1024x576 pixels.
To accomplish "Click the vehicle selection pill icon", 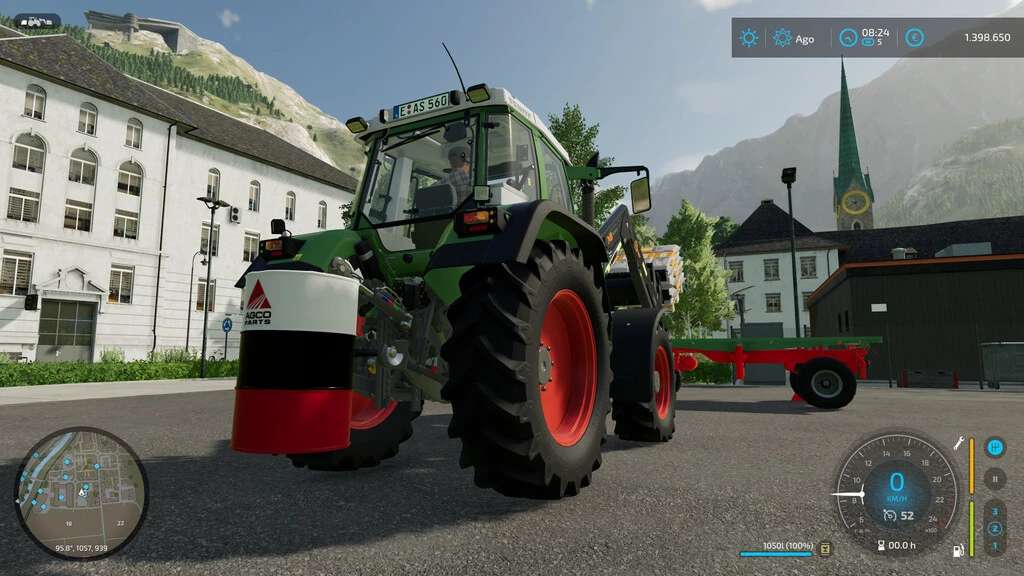I will (37, 21).
